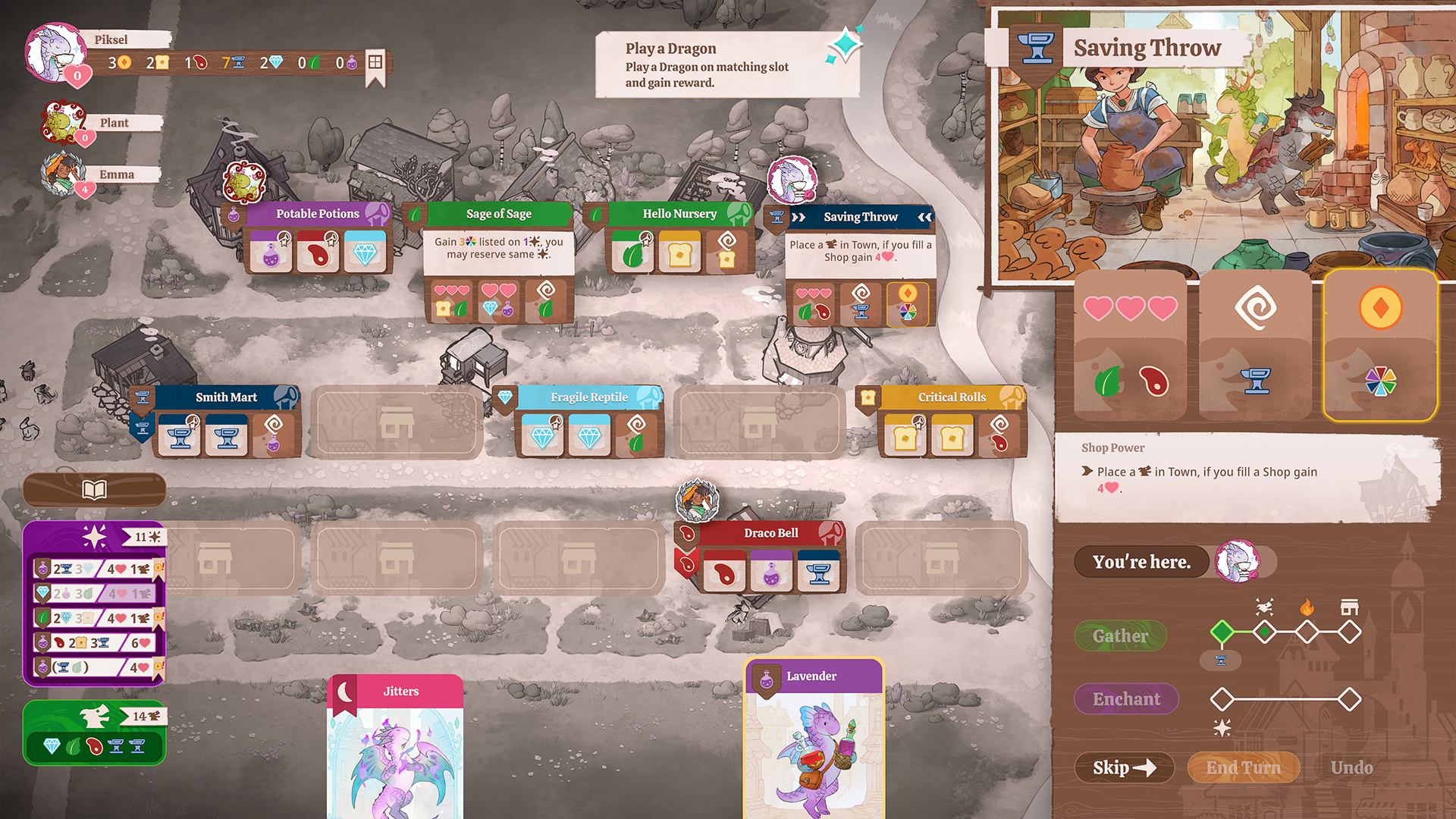1456x819 pixels.
Task: Pick the wild multicolor coin slot
Action: [x=1380, y=345]
